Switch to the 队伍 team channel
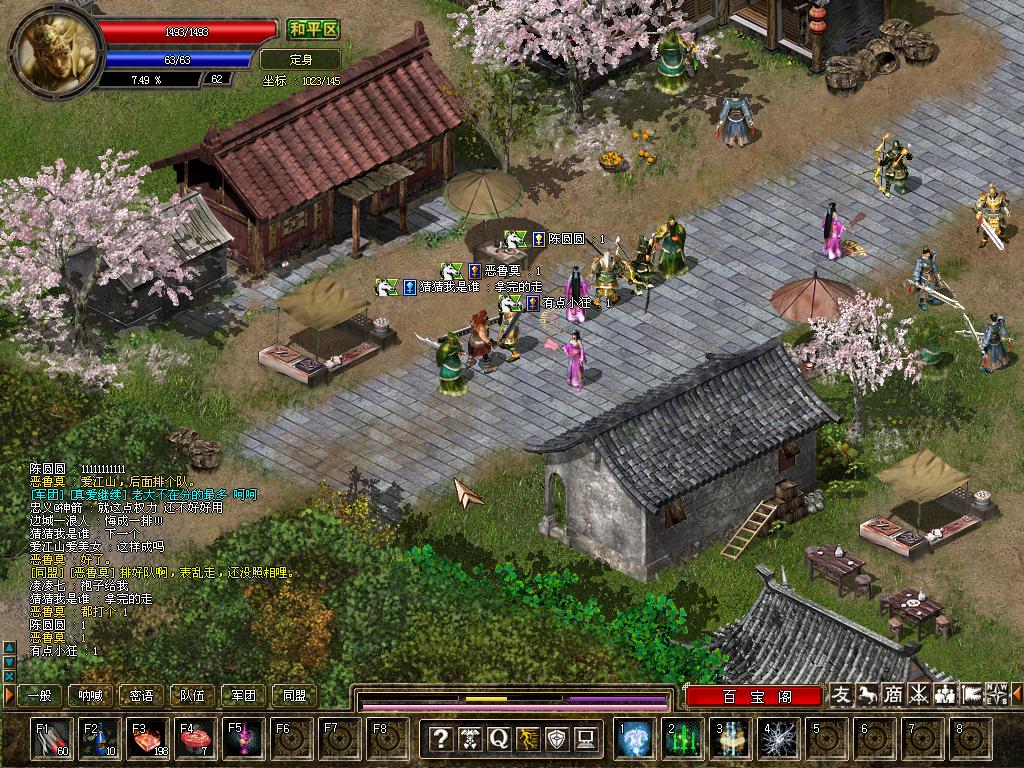The width and height of the screenshot is (1024, 768). click(193, 695)
